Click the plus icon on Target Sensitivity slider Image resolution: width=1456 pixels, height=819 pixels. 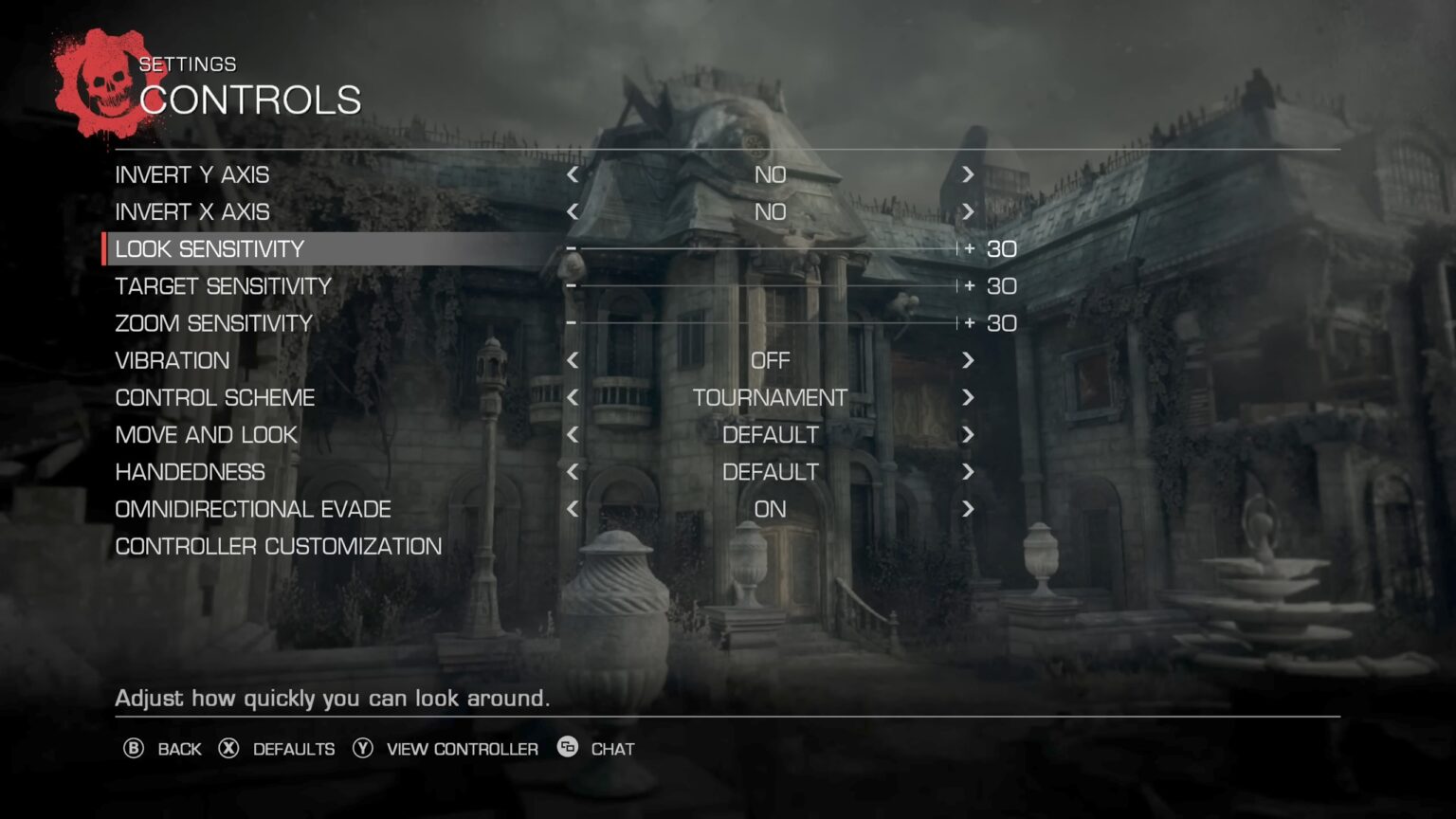[968, 285]
